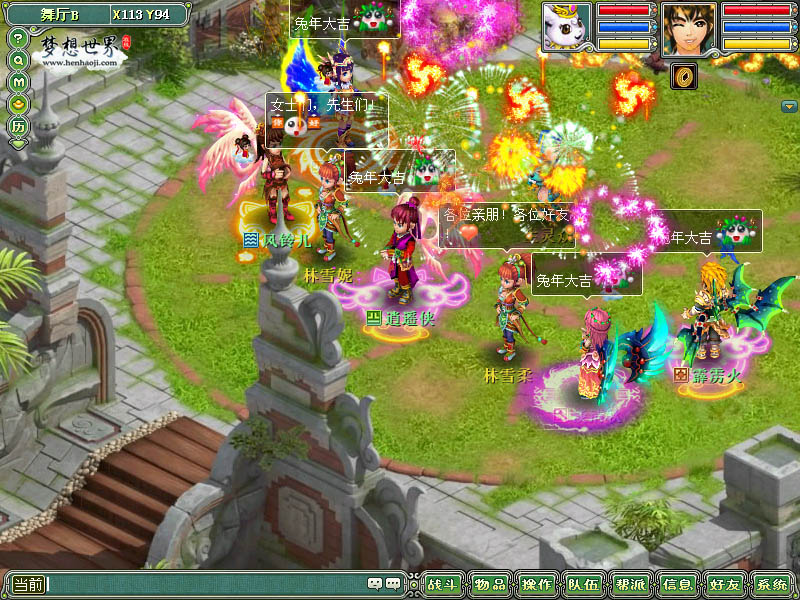Open the 好友 (friends) list
800x600 pixels.
[724, 584]
